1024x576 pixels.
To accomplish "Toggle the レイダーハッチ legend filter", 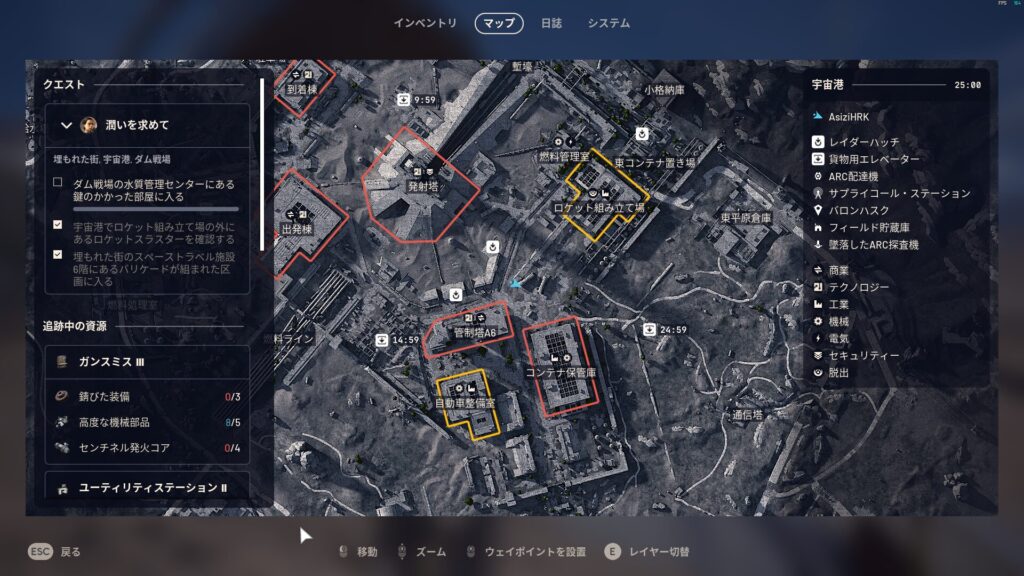I will coord(858,142).
